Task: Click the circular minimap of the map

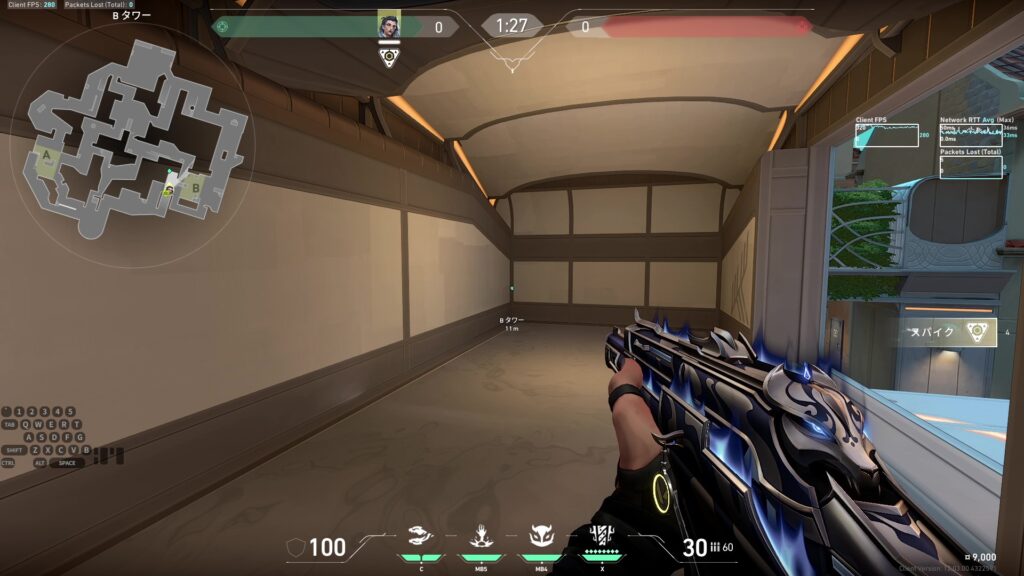Action: coord(132,142)
